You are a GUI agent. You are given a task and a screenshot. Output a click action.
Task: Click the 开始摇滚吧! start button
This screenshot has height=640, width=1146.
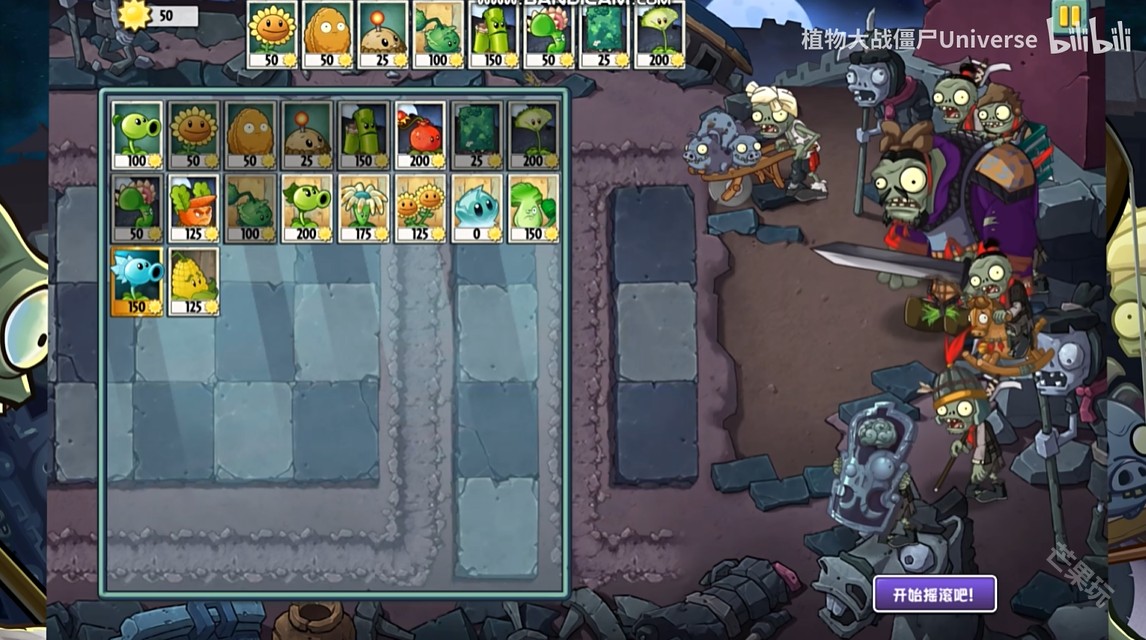click(934, 594)
